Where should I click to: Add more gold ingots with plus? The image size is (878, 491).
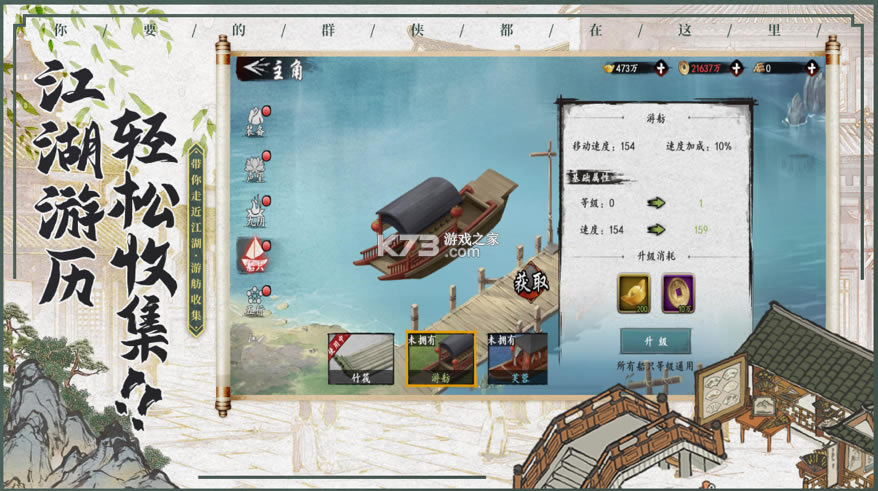click(661, 68)
